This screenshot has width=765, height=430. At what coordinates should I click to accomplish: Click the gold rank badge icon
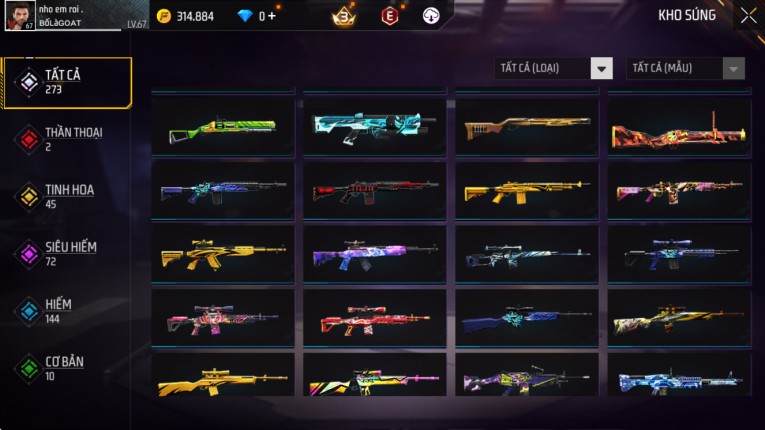pyautogui.click(x=342, y=16)
